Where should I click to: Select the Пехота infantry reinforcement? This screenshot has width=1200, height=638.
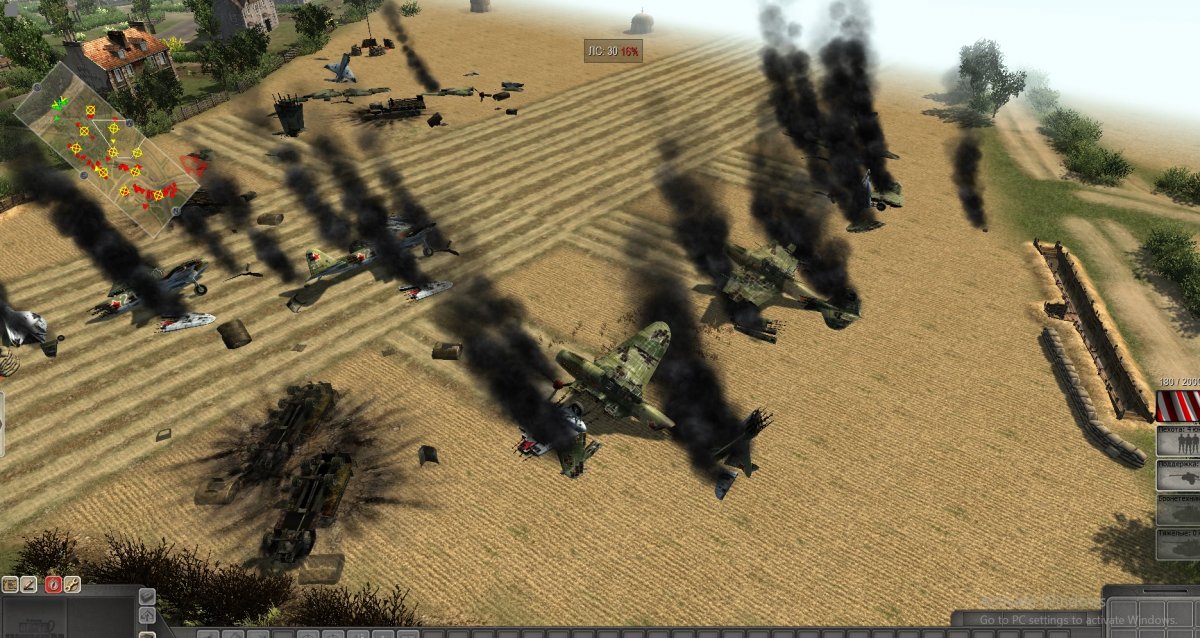tap(1178, 441)
